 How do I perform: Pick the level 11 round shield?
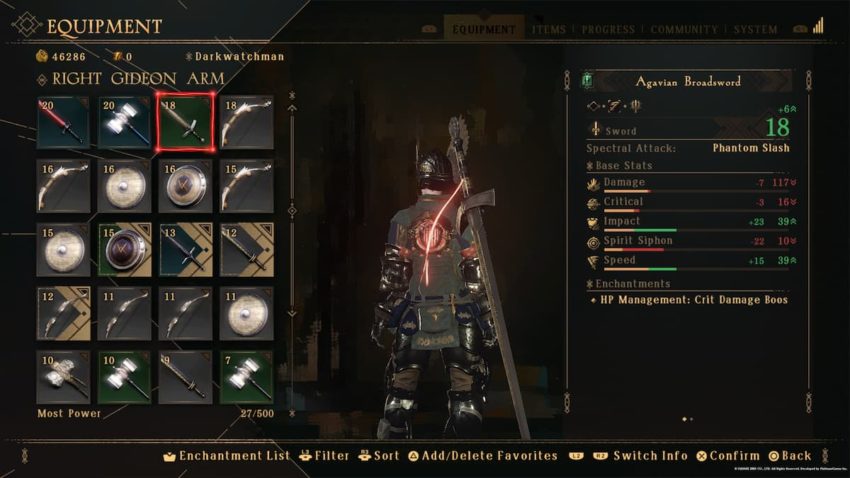point(246,314)
